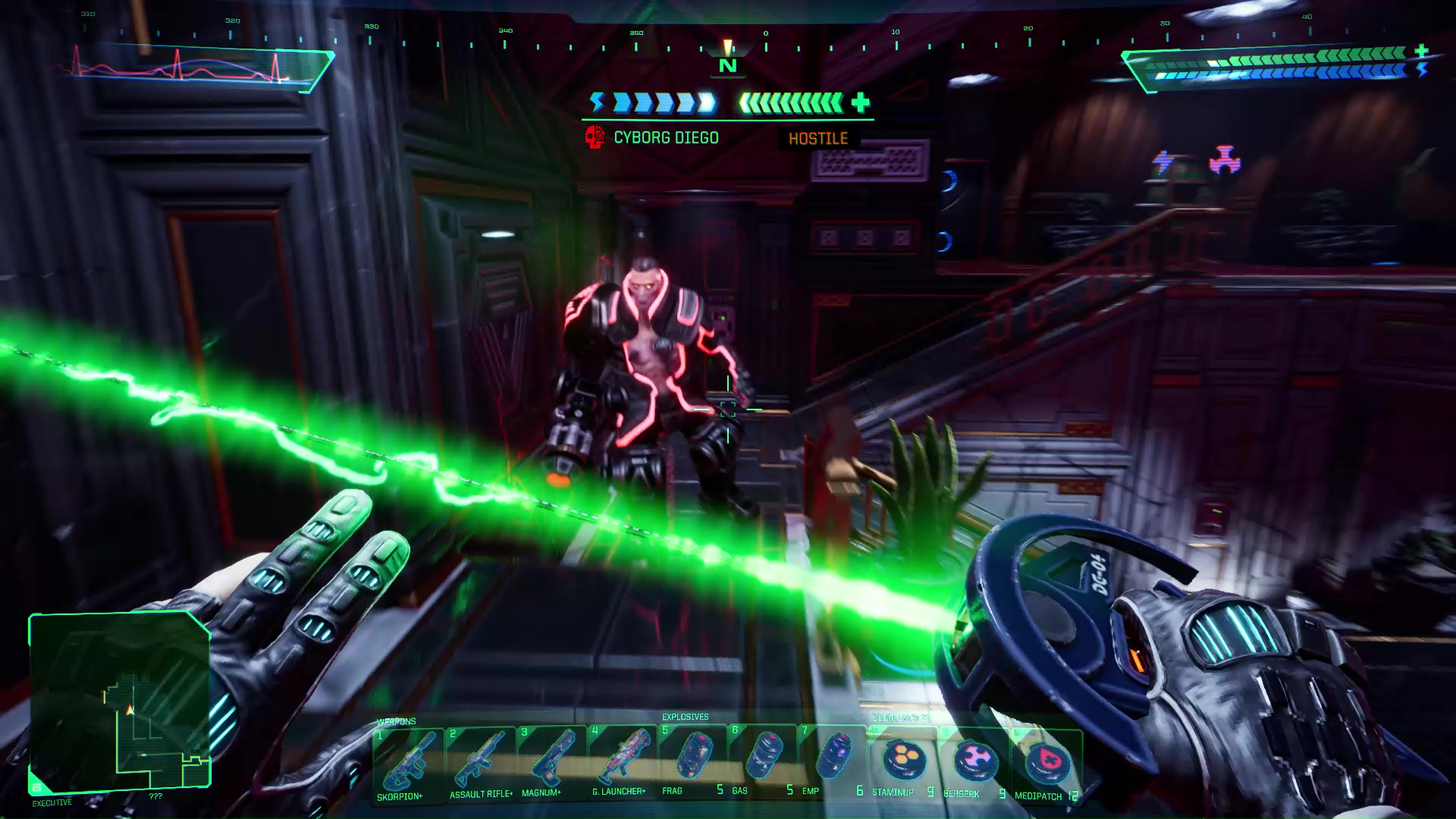Screen dimensions: 1456x819
Task: Click the health plus symbol near the bars
Action: tap(859, 103)
